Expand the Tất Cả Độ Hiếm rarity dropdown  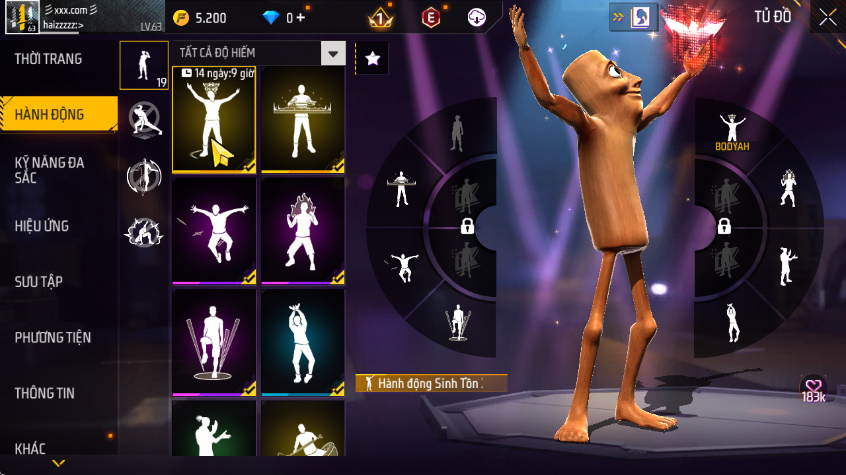pyautogui.click(x=333, y=54)
